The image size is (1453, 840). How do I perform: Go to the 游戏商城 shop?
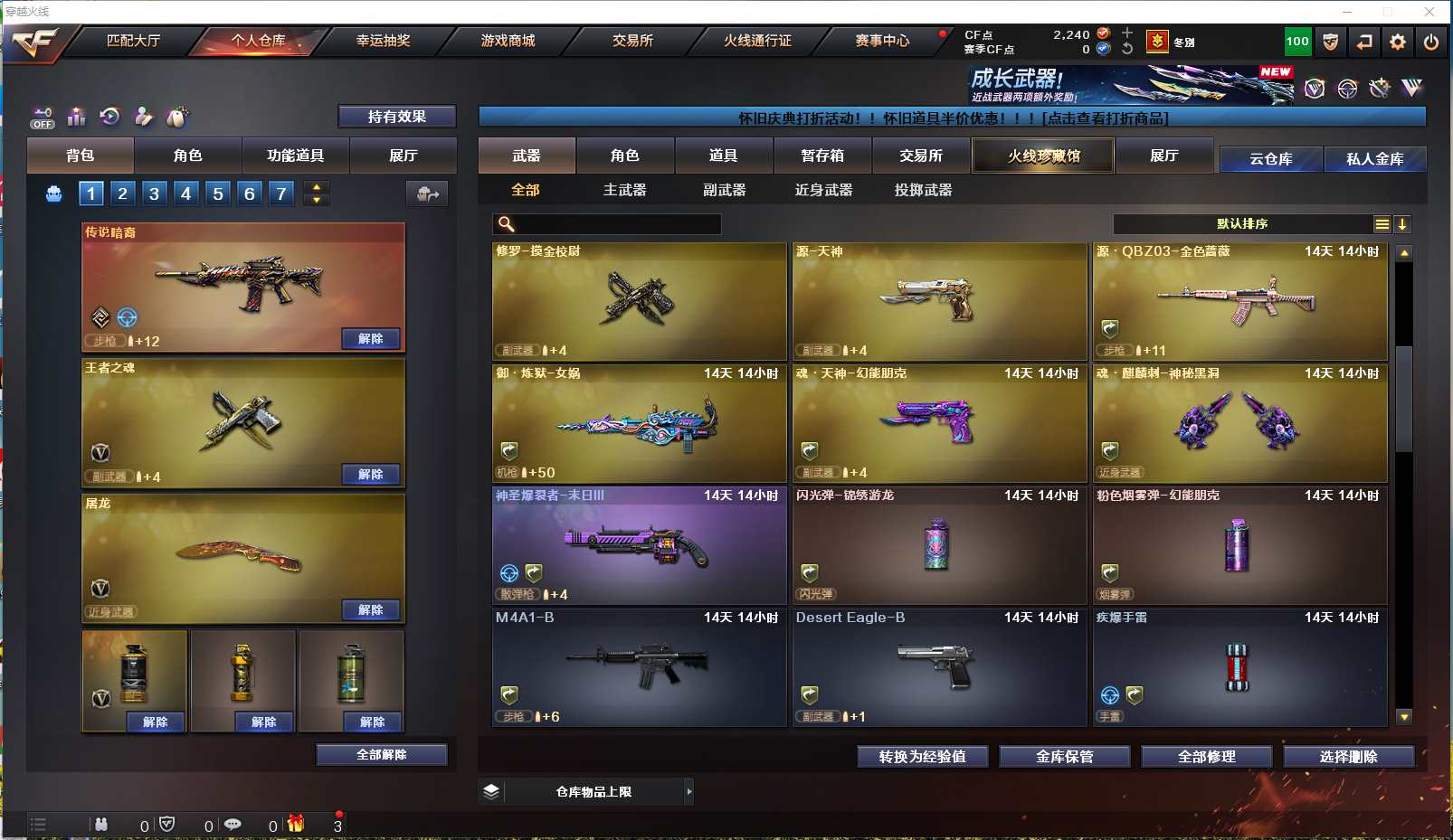tap(508, 41)
